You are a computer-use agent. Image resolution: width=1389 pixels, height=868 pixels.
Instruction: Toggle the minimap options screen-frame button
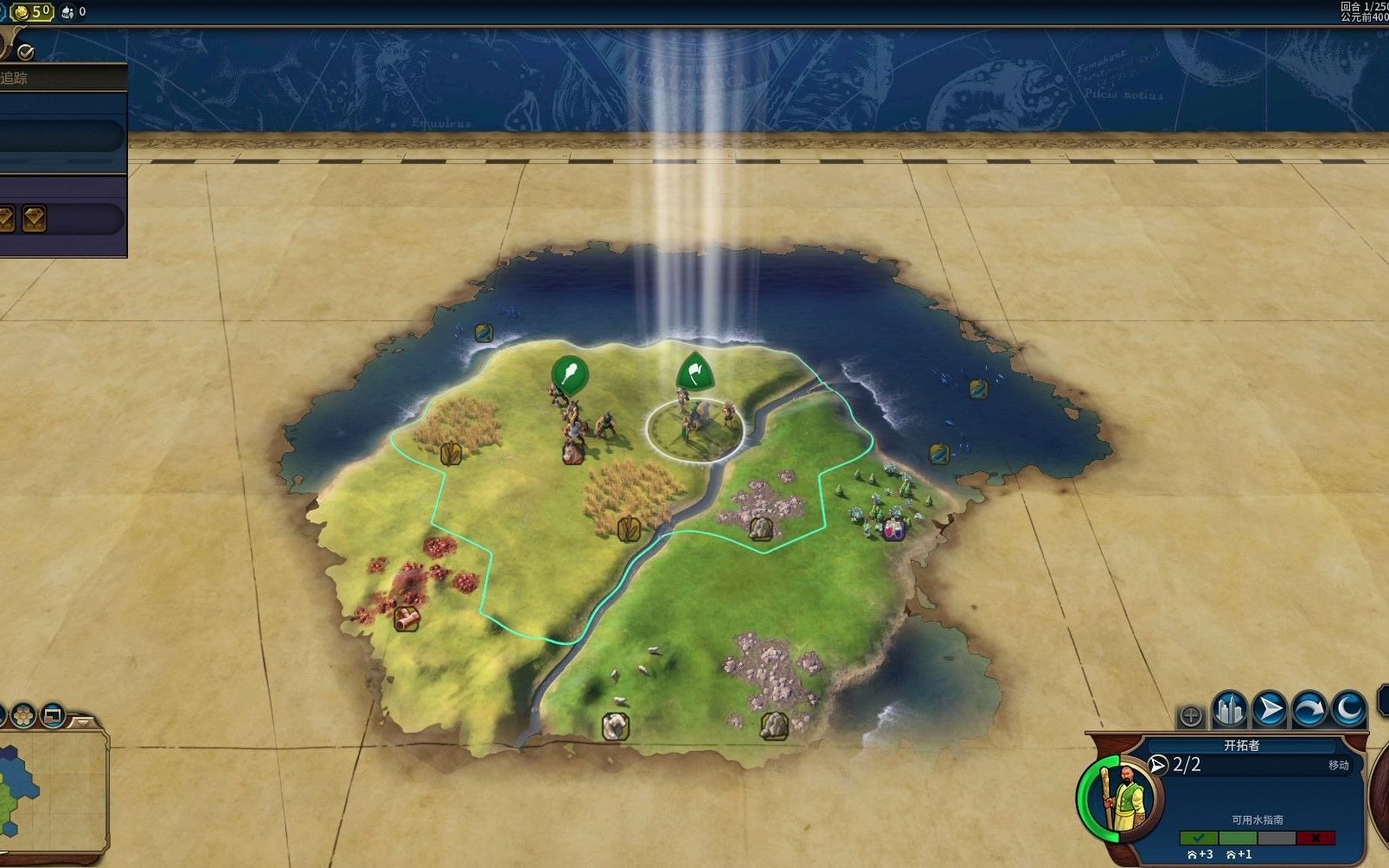(x=53, y=716)
